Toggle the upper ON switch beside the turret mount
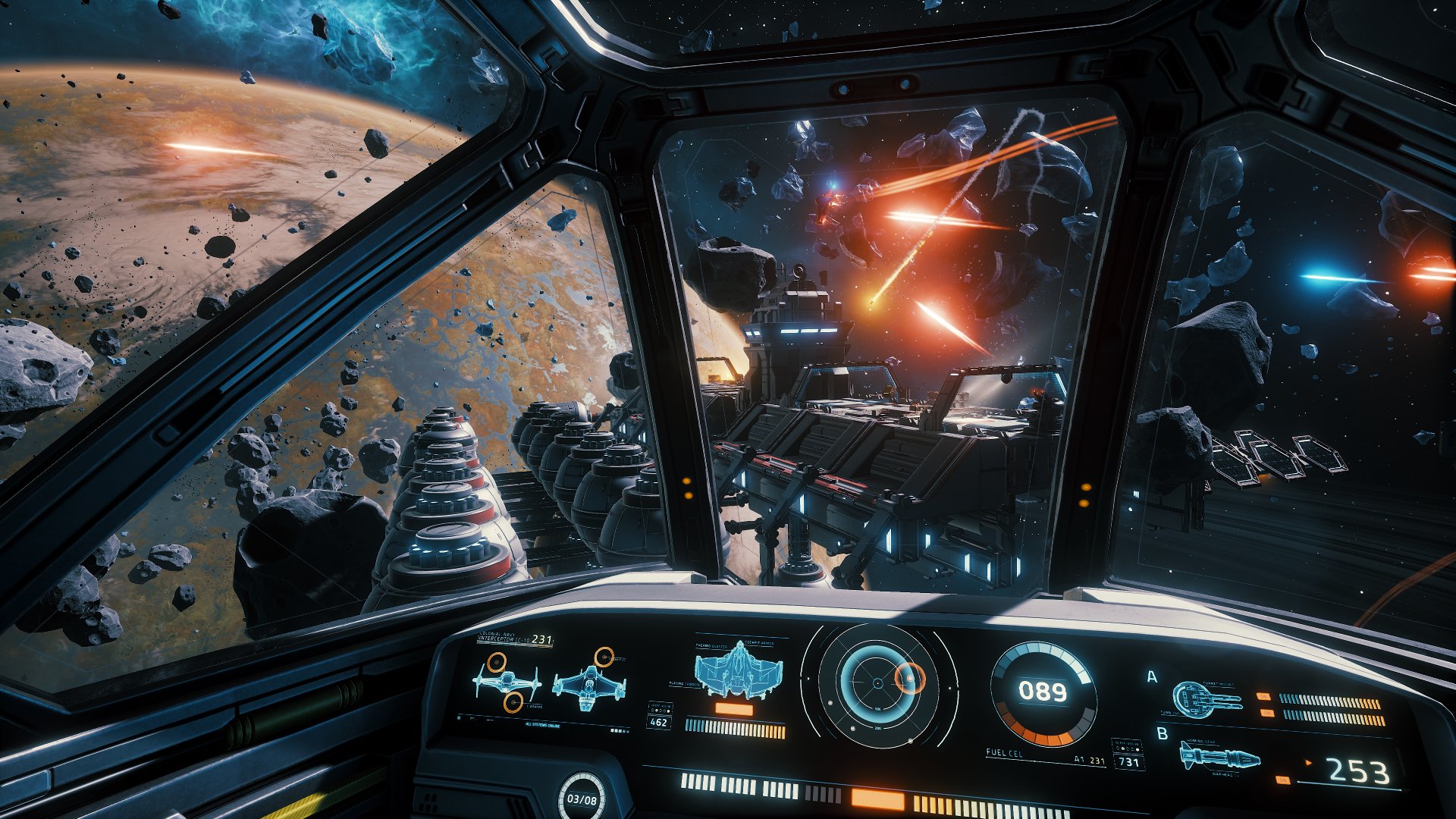 (x=1264, y=696)
